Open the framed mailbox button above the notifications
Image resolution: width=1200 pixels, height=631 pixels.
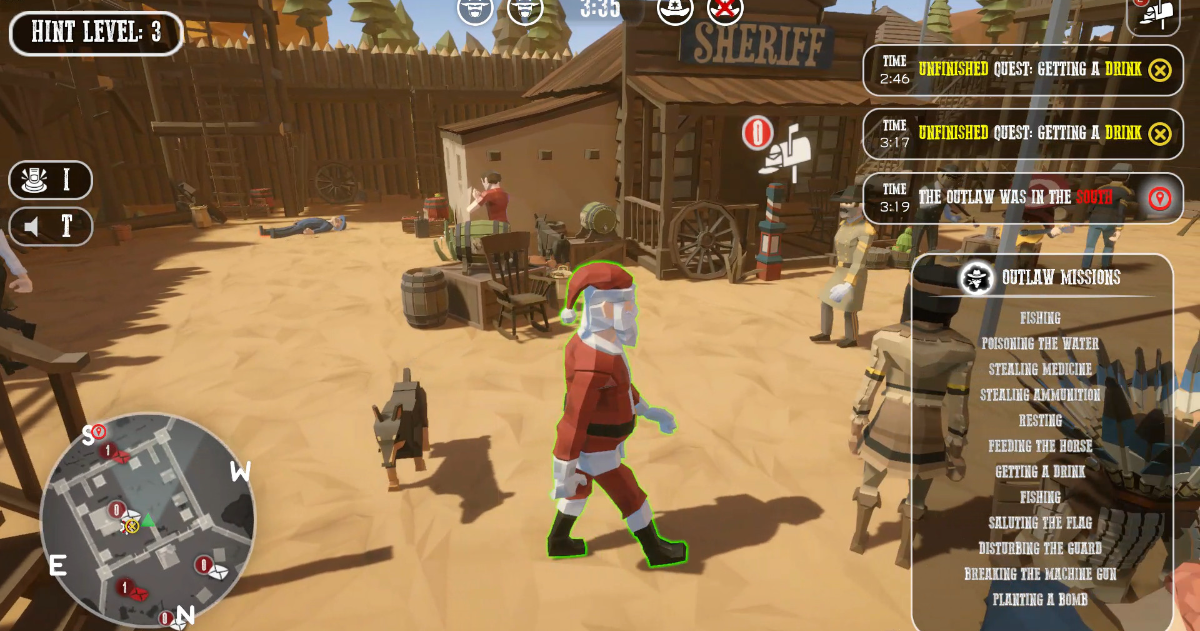tap(1153, 14)
